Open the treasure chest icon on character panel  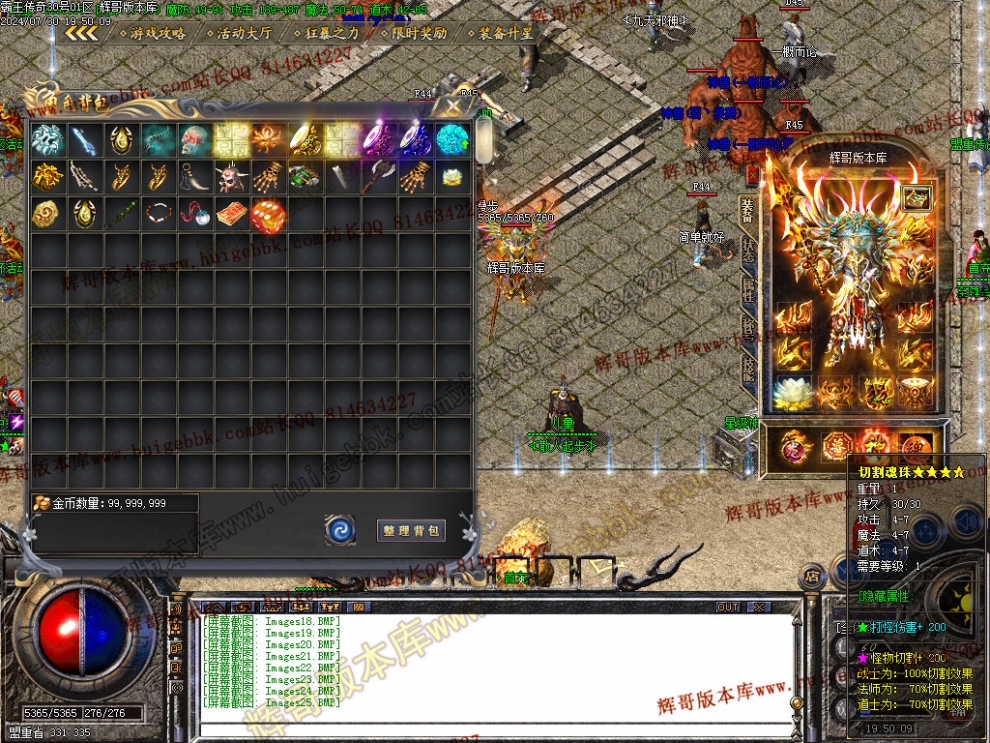[913, 198]
